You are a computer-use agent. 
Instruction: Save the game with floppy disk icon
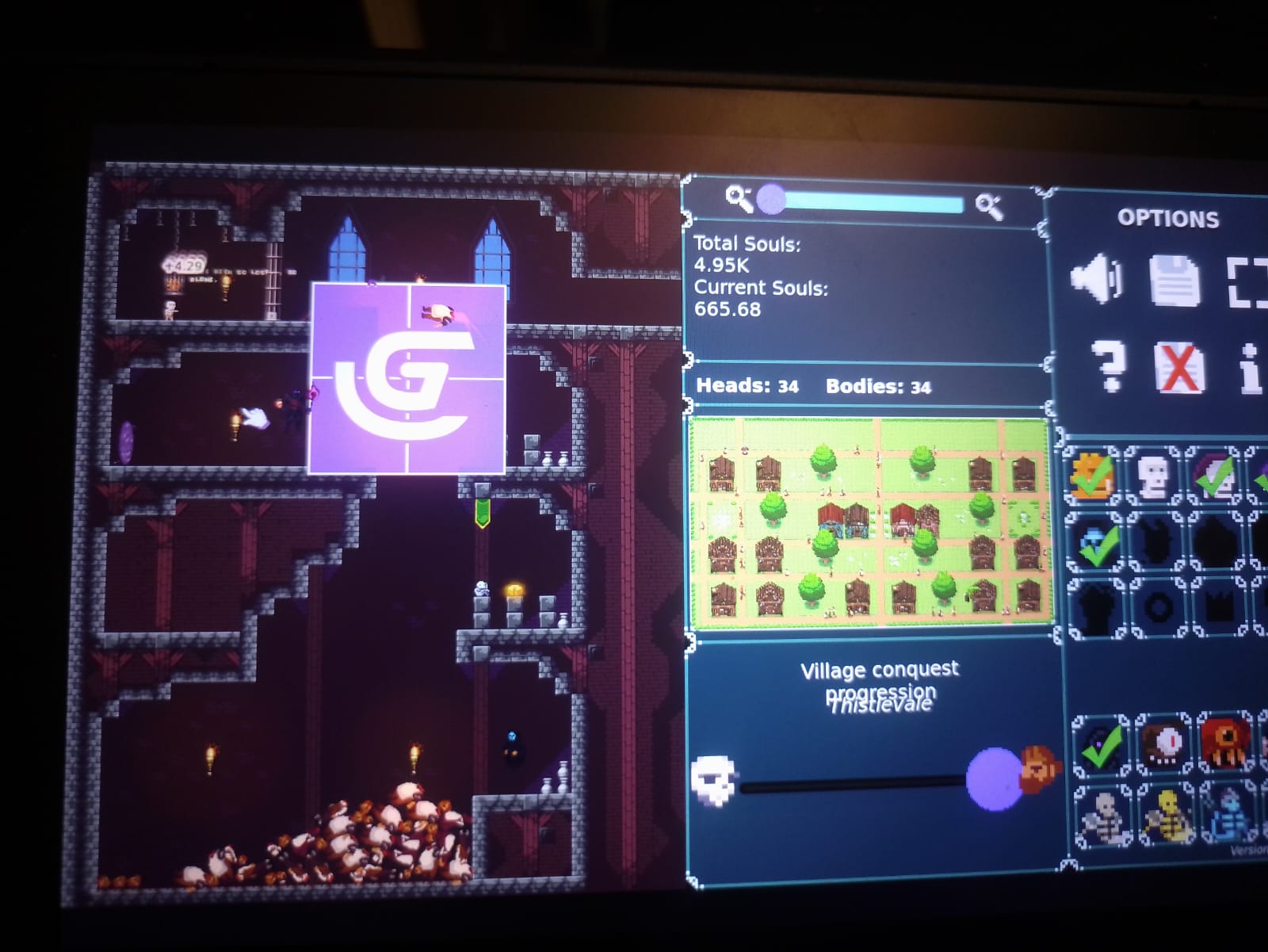pyautogui.click(x=1174, y=281)
